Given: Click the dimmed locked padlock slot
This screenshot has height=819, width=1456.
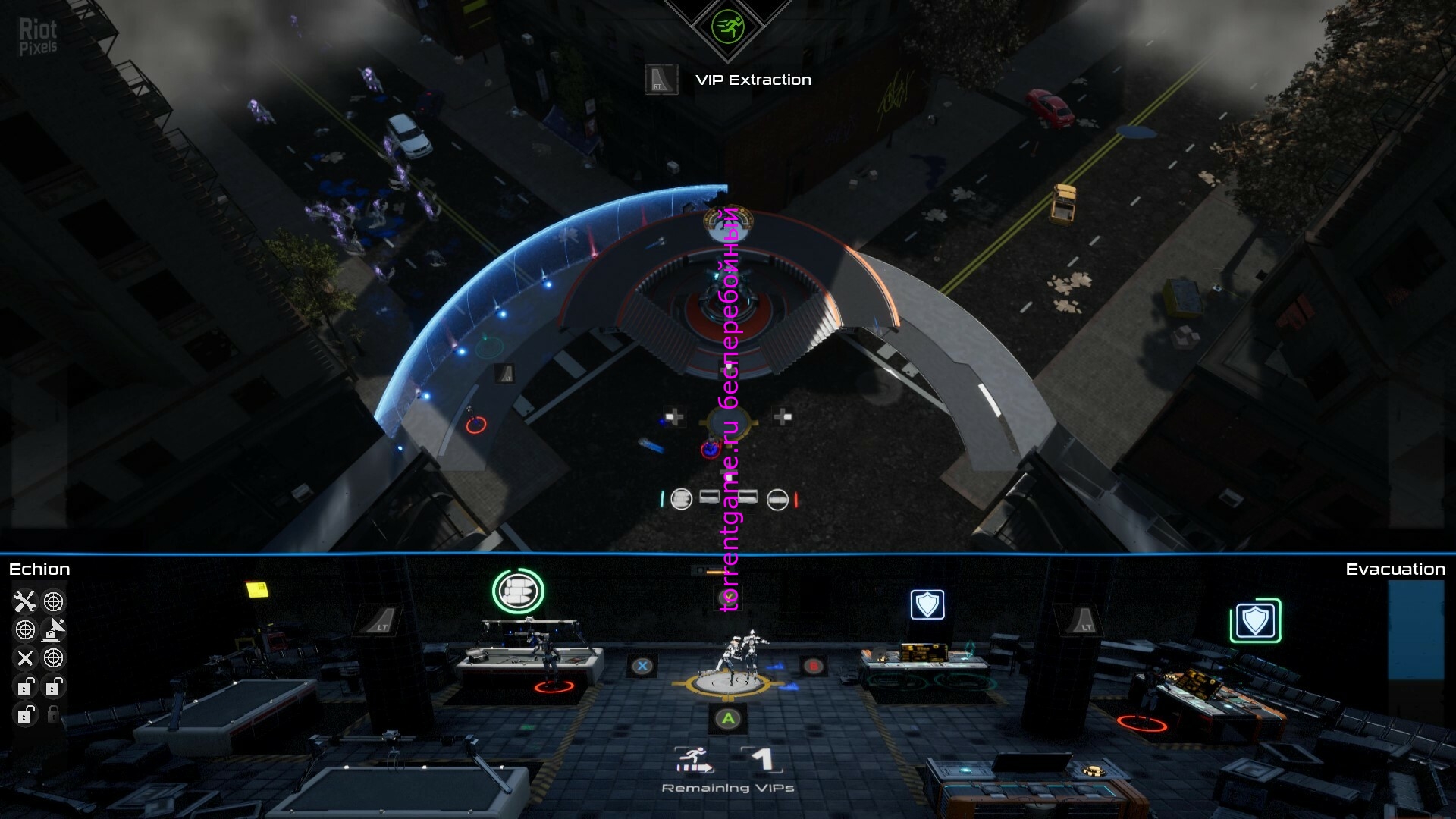Looking at the screenshot, I should [53, 714].
